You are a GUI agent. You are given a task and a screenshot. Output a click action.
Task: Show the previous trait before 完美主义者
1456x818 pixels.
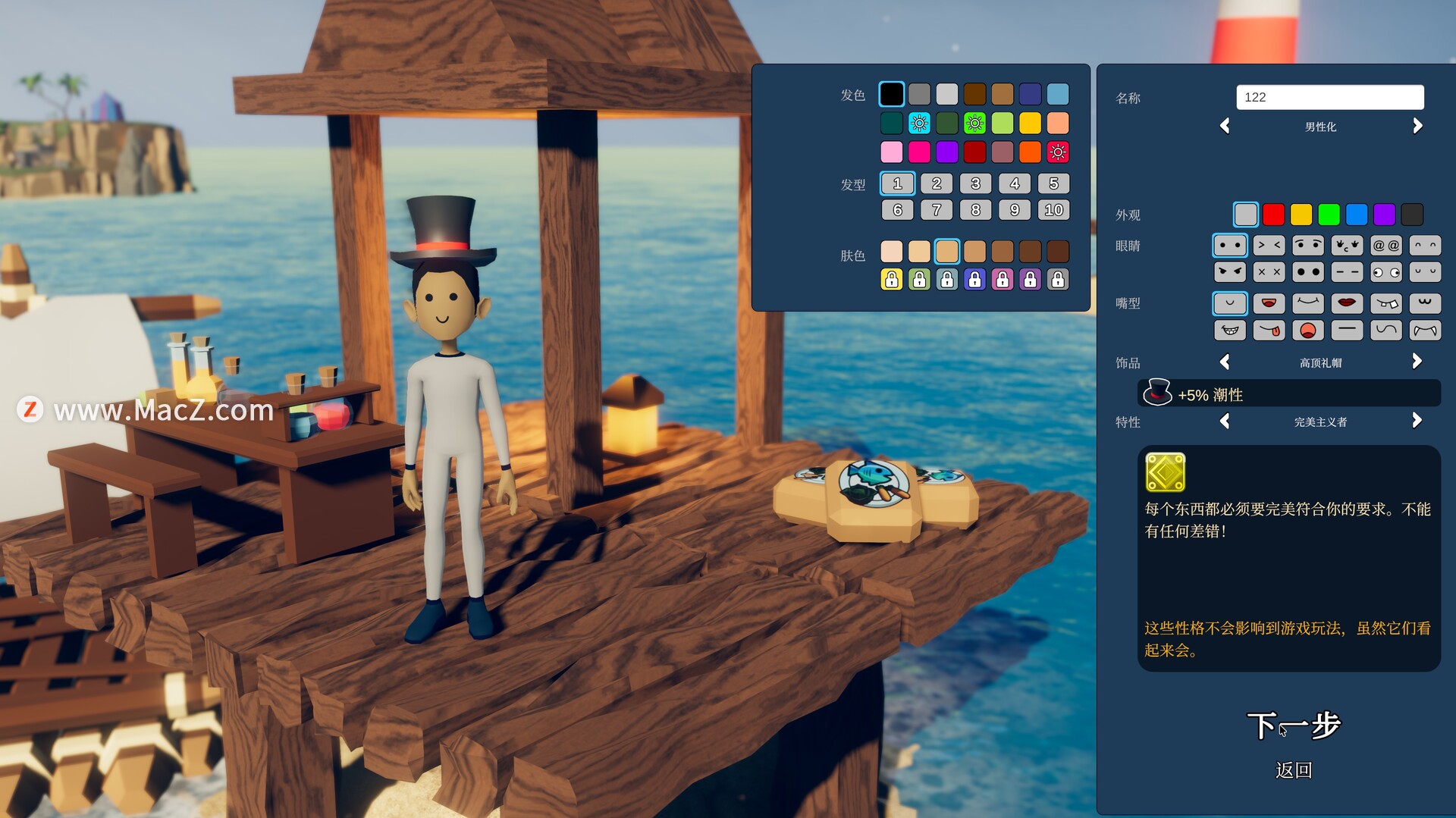[x=1225, y=422]
